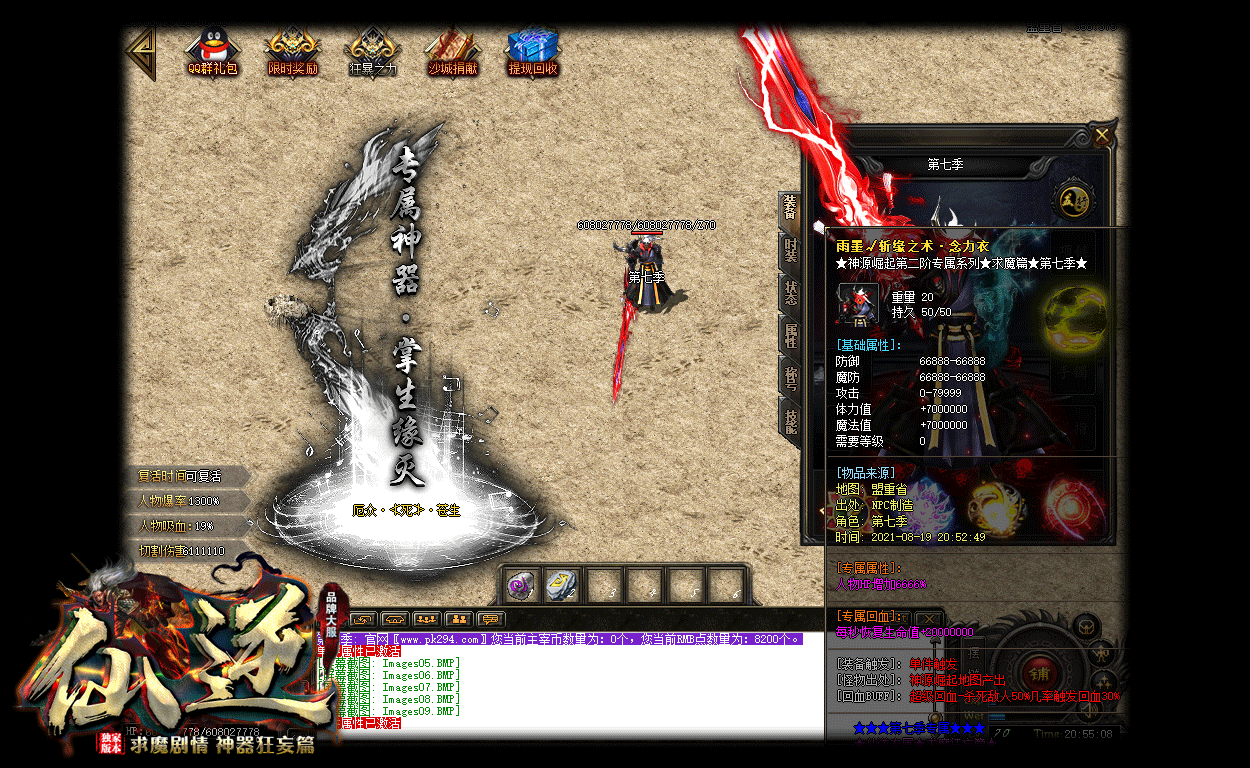Select the yellow glowing orb equipment slot

tap(1072, 318)
